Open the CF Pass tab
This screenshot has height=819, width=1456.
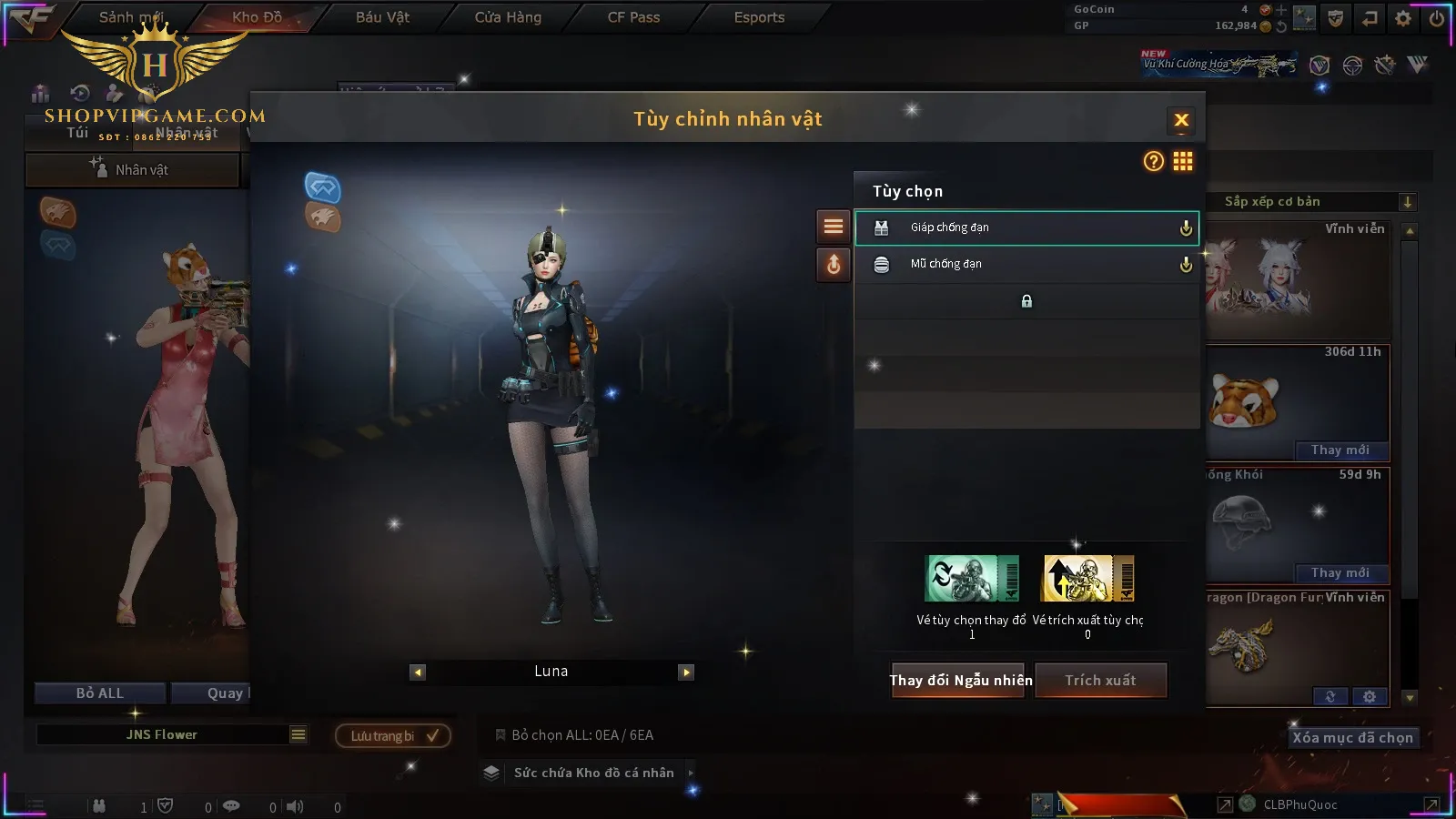point(633,17)
